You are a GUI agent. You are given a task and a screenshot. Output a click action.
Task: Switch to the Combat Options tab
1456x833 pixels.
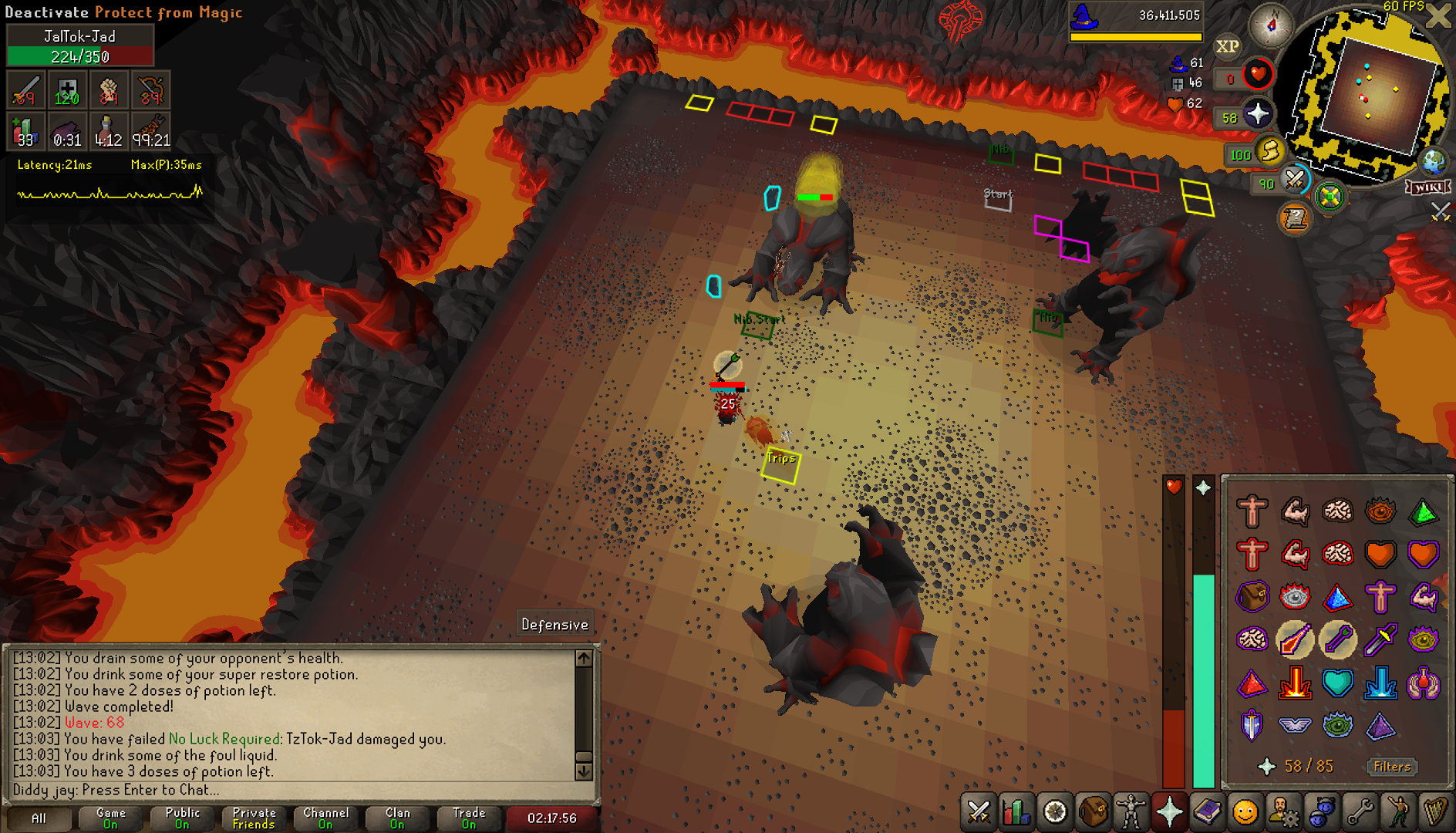[979, 812]
